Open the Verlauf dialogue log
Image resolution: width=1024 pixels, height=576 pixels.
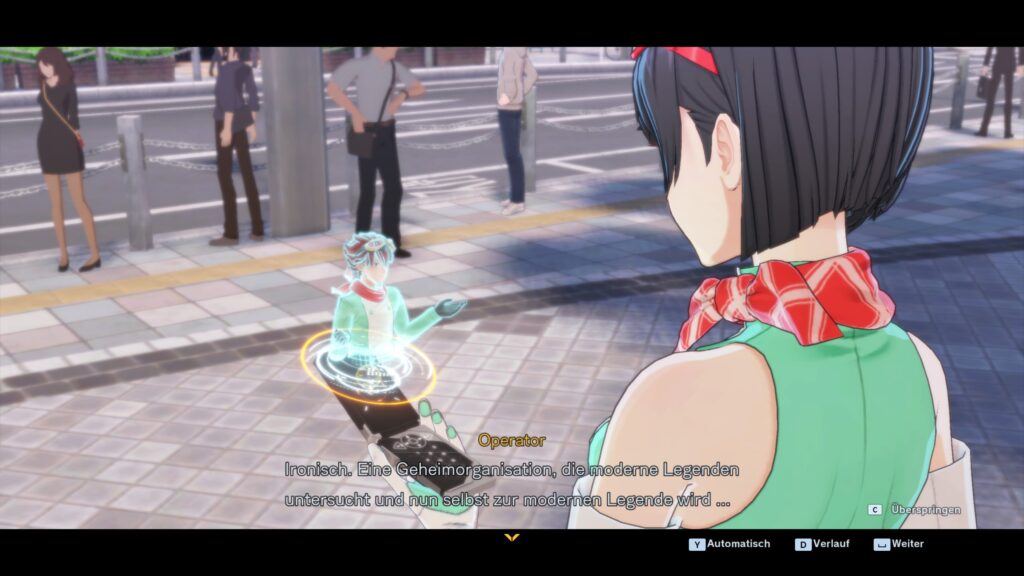[x=824, y=544]
